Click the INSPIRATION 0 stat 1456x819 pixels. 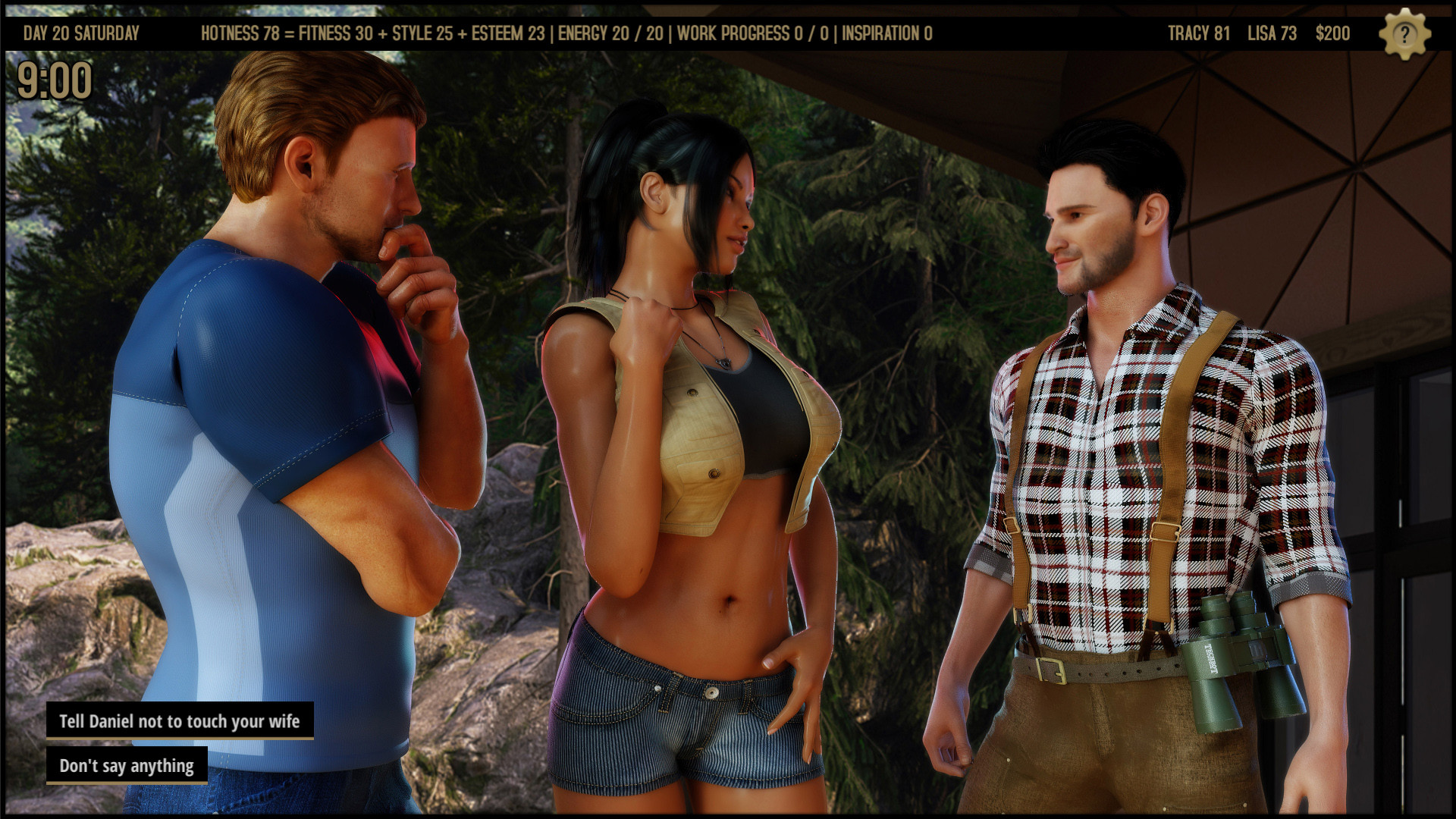click(887, 33)
